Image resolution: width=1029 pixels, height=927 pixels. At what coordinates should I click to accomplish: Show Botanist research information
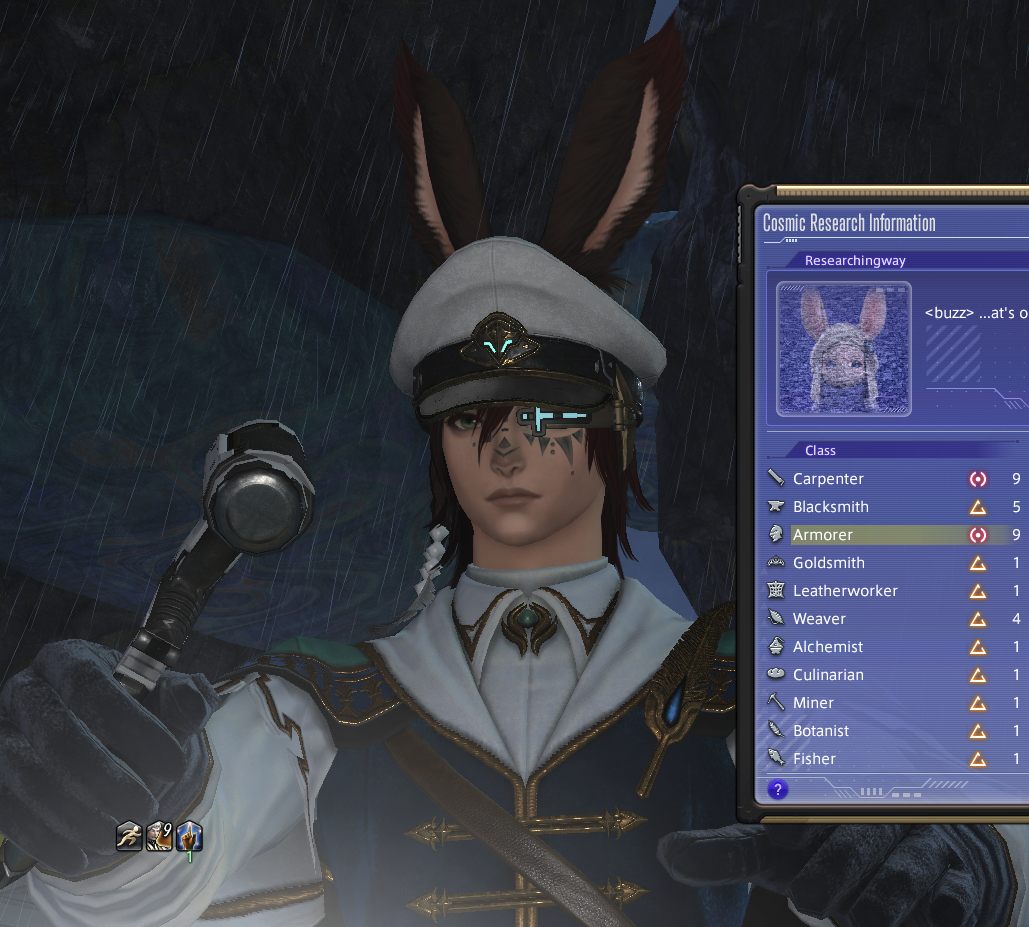(821, 731)
